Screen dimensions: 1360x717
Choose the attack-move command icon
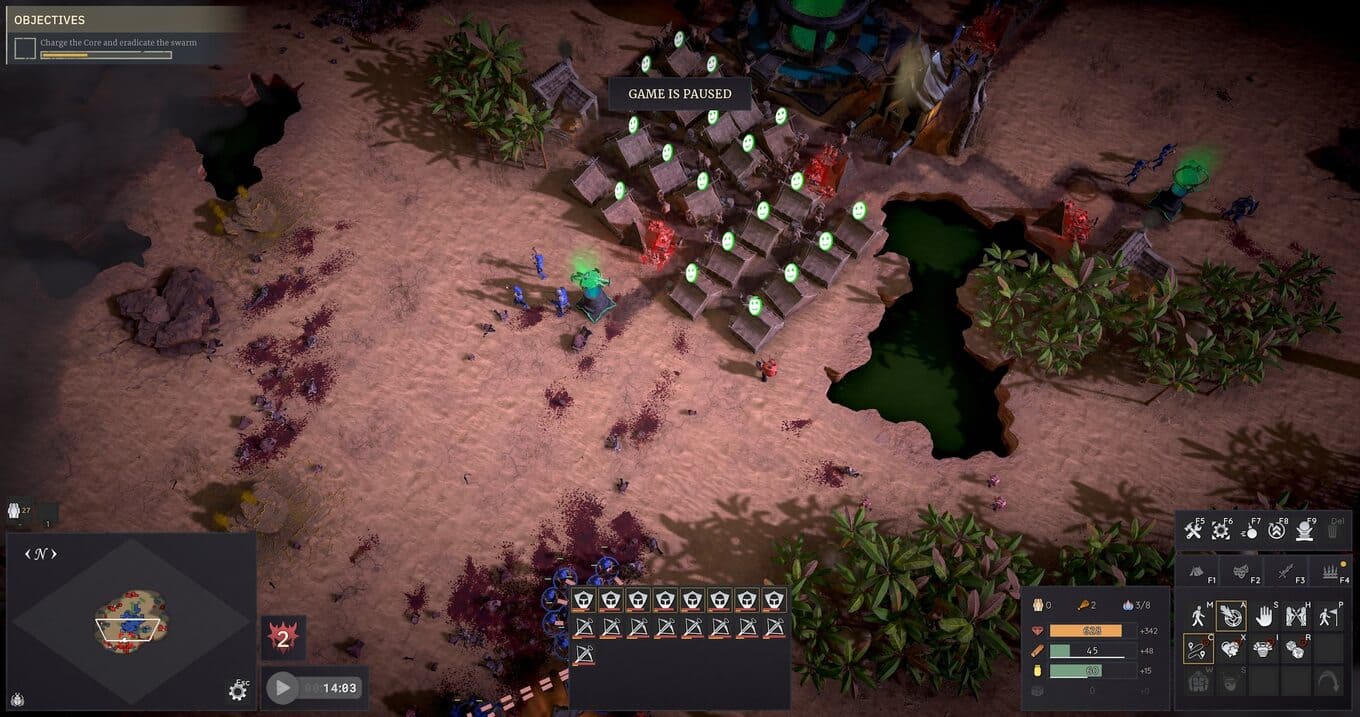1231,615
